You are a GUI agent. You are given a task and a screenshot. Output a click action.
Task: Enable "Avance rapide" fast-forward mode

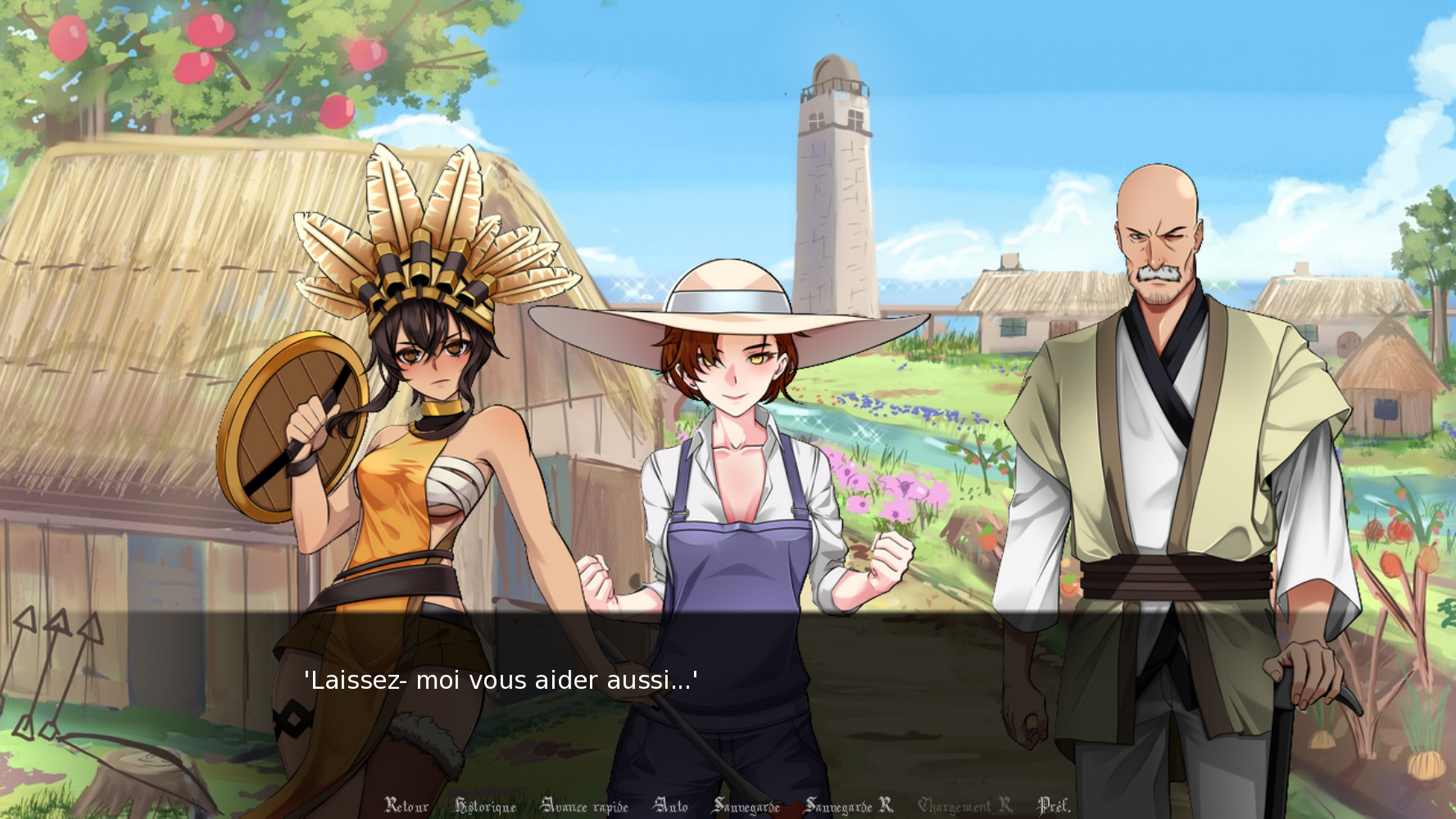pos(585,806)
